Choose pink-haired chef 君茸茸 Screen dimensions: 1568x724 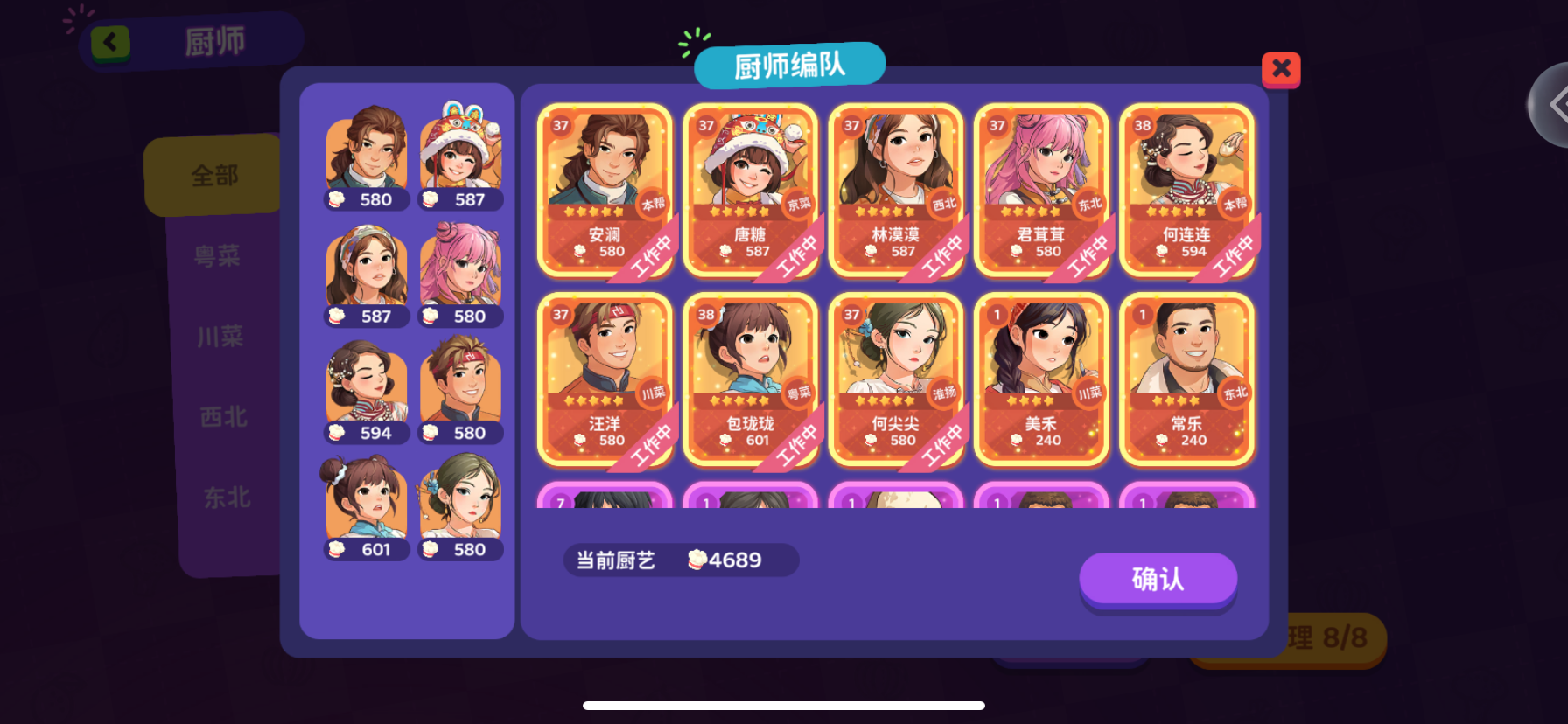point(1041,188)
